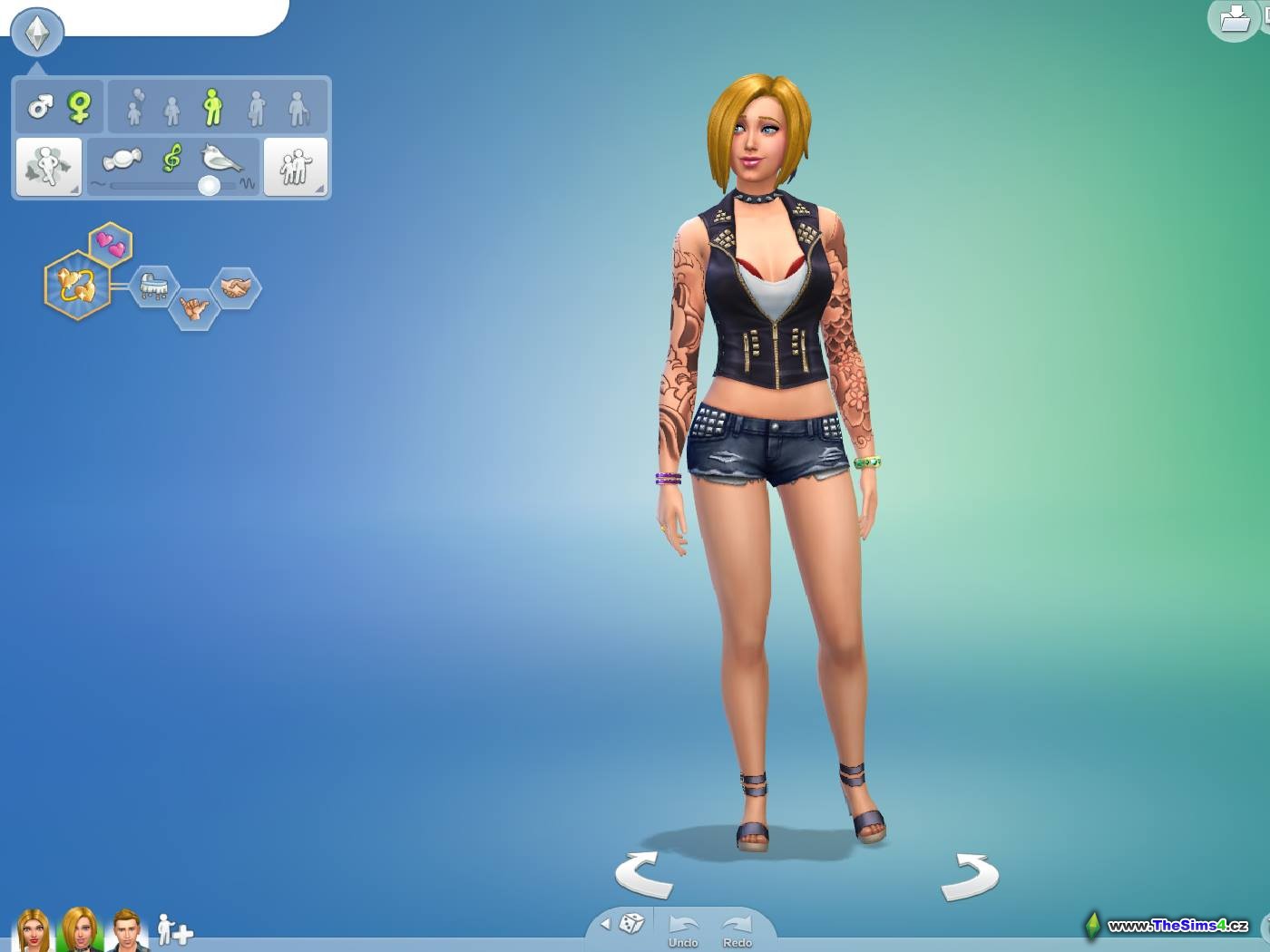The height and width of the screenshot is (952, 1270).
Task: Open the household relationships button
Action: (x=295, y=166)
